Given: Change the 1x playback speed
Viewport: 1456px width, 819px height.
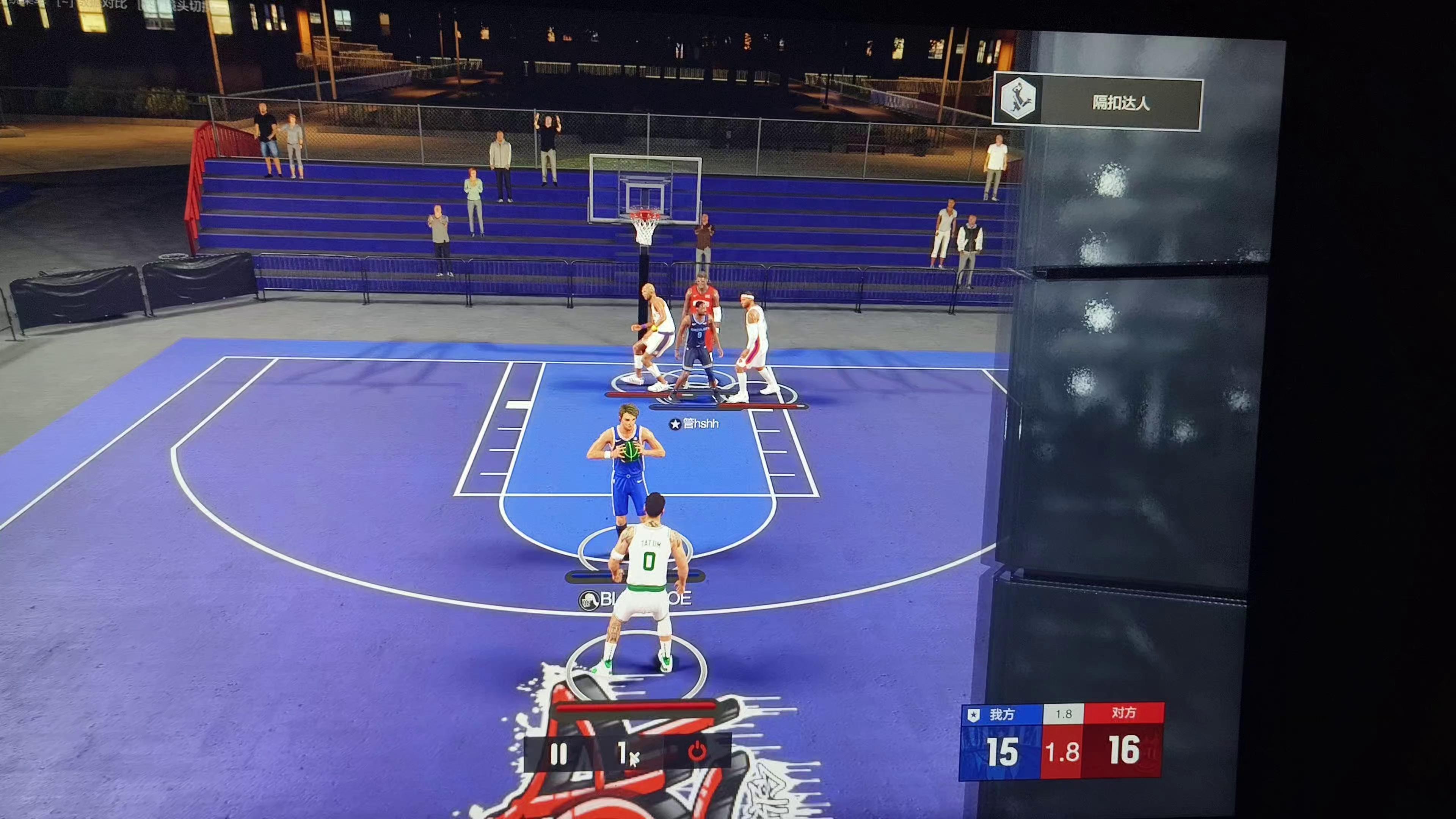Looking at the screenshot, I should (x=627, y=753).
